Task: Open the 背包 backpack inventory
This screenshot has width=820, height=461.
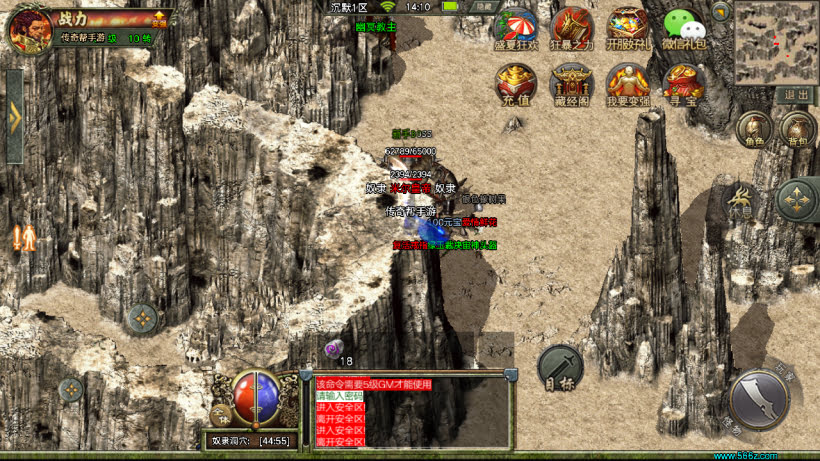Action: click(798, 129)
